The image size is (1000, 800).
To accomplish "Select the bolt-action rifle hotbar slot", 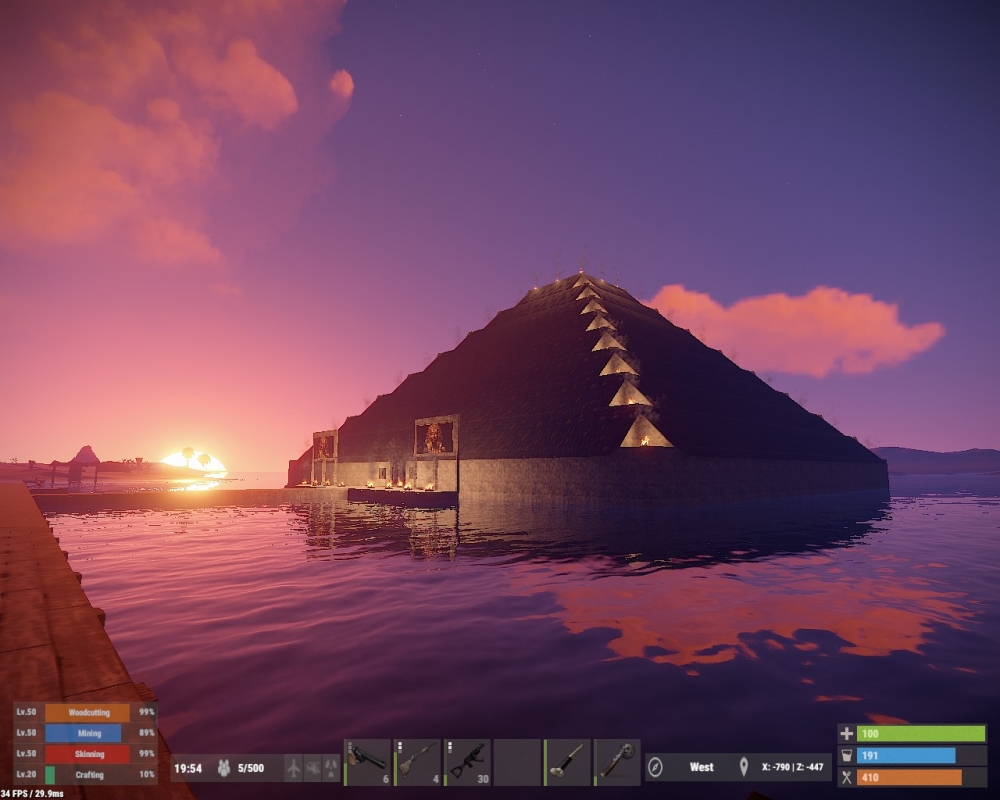I will click(x=417, y=762).
